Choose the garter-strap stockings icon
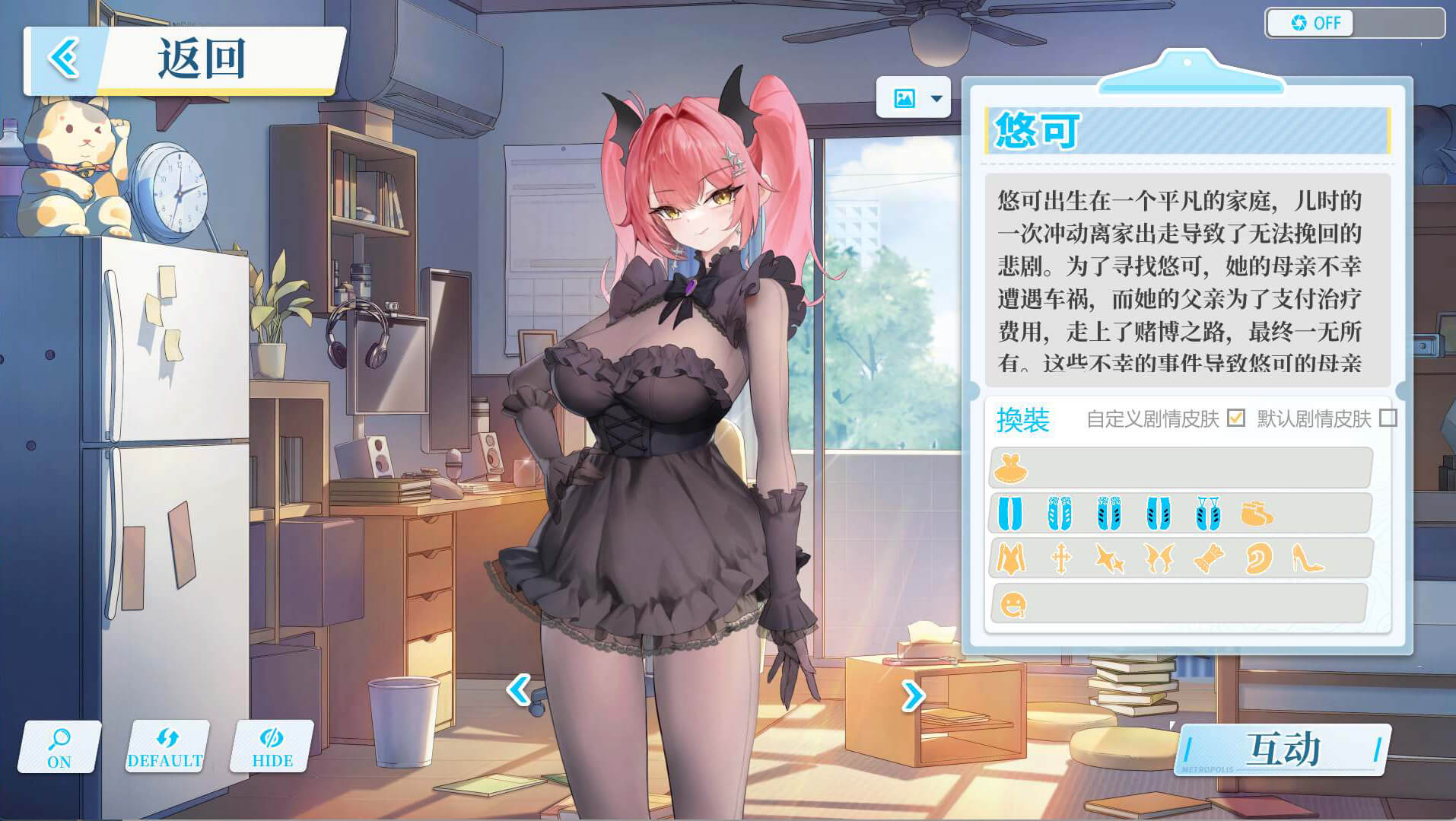Screen dimensions: 1456x821 [1207, 514]
